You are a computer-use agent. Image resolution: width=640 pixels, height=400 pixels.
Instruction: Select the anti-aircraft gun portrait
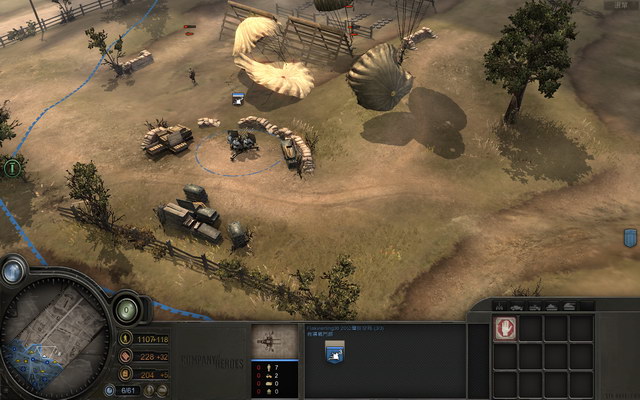[274, 341]
